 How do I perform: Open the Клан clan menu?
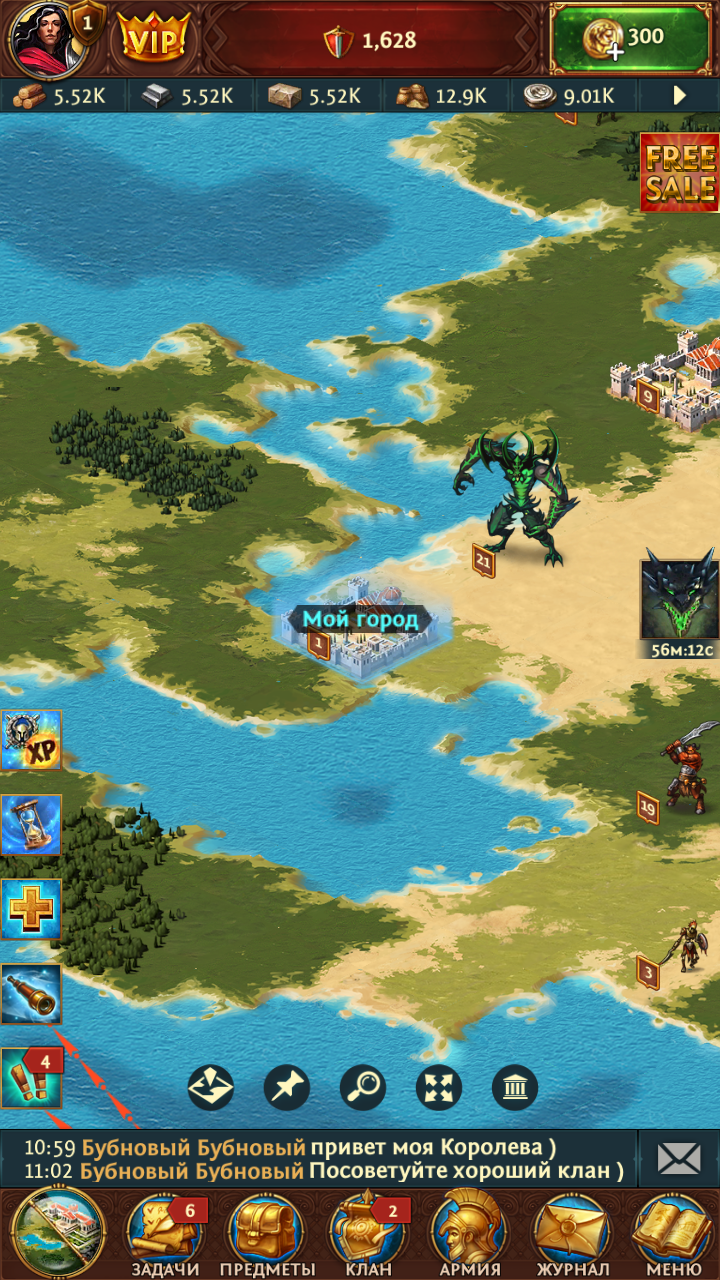coord(367,1232)
